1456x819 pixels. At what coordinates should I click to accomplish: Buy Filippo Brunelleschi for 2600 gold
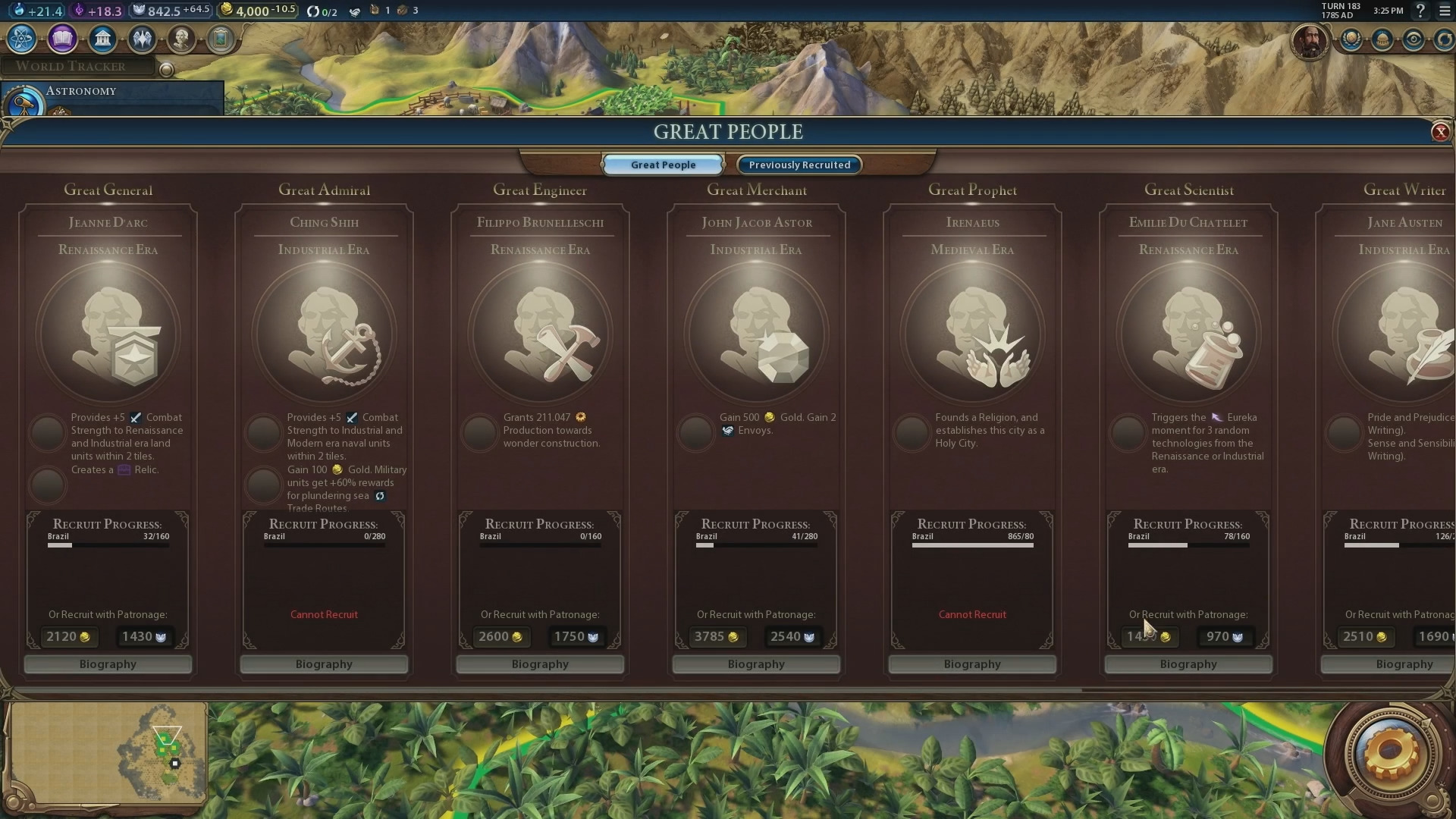tap(500, 637)
